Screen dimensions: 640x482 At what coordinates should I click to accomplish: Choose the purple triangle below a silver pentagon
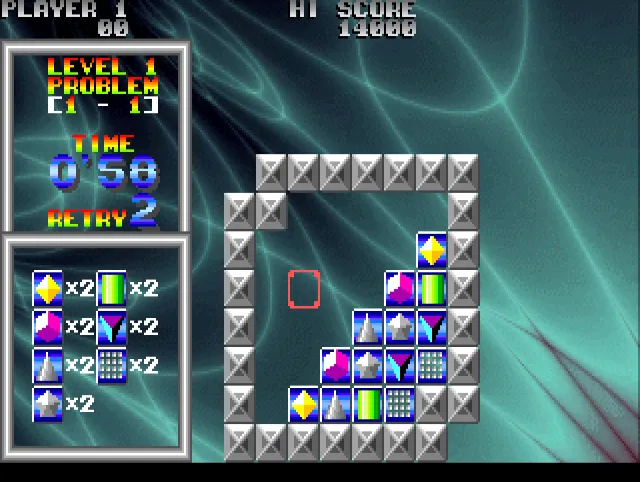(x=400, y=365)
